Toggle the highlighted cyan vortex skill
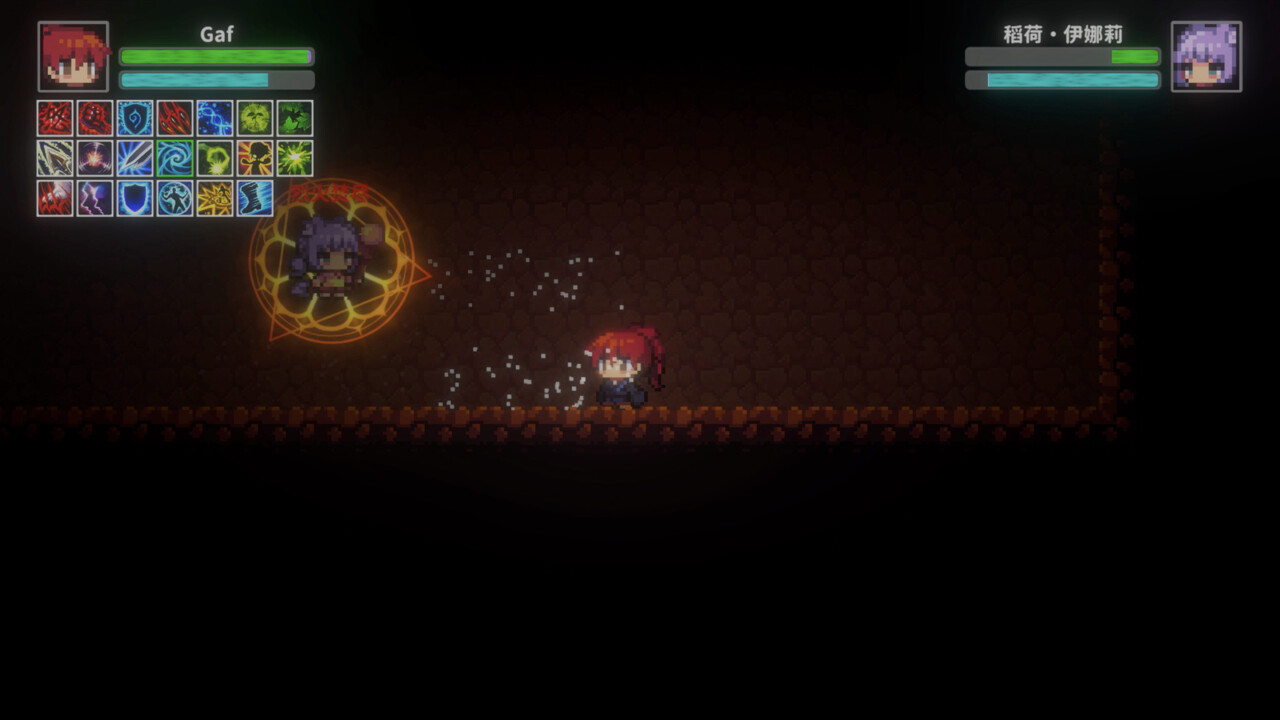This screenshot has height=720, width=1280. [x=175, y=158]
